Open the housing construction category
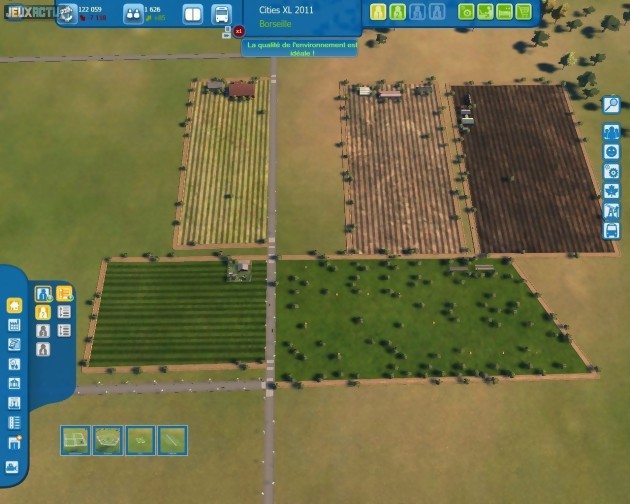 tap(14, 306)
